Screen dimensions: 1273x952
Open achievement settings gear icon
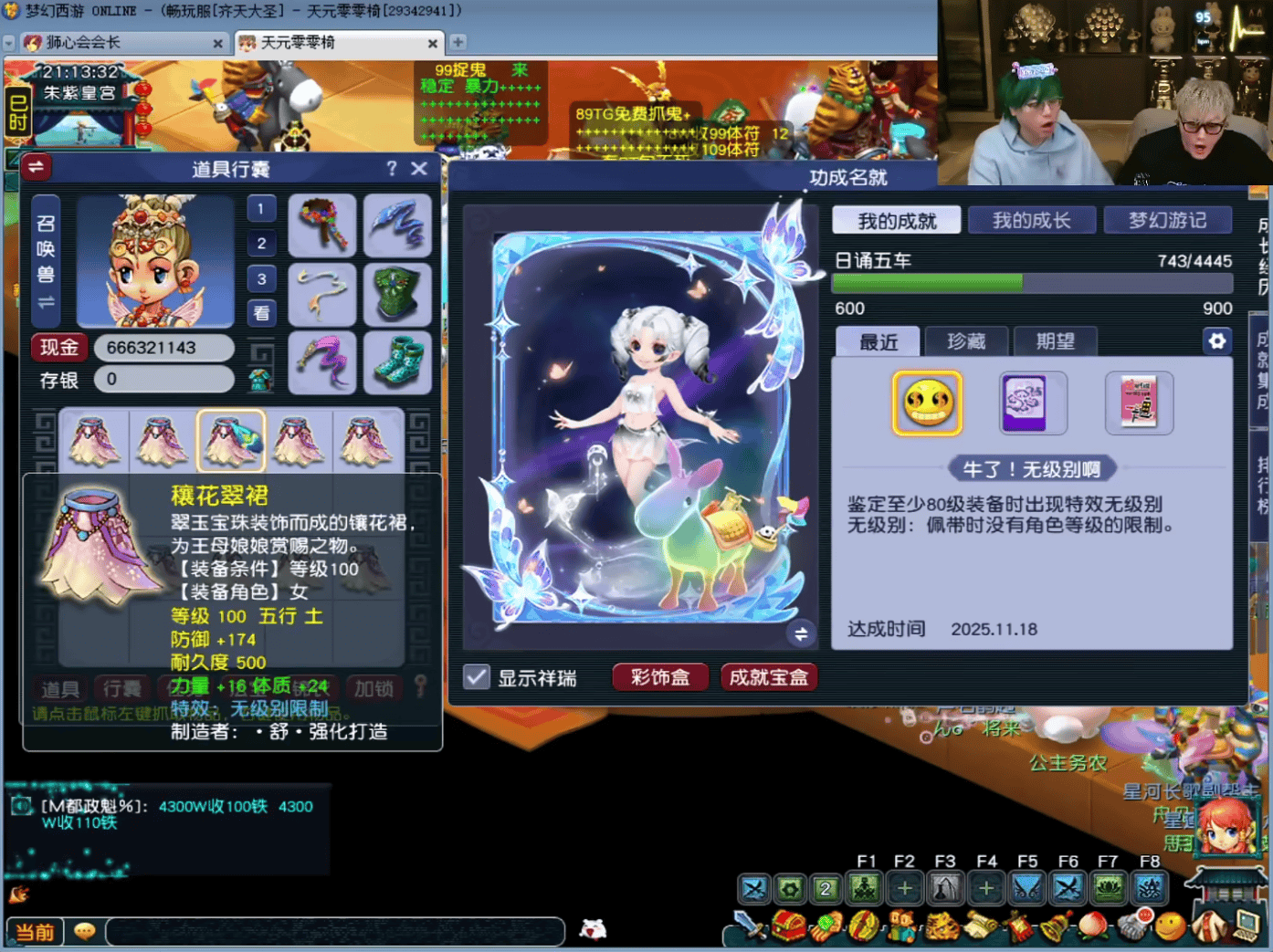click(1216, 341)
